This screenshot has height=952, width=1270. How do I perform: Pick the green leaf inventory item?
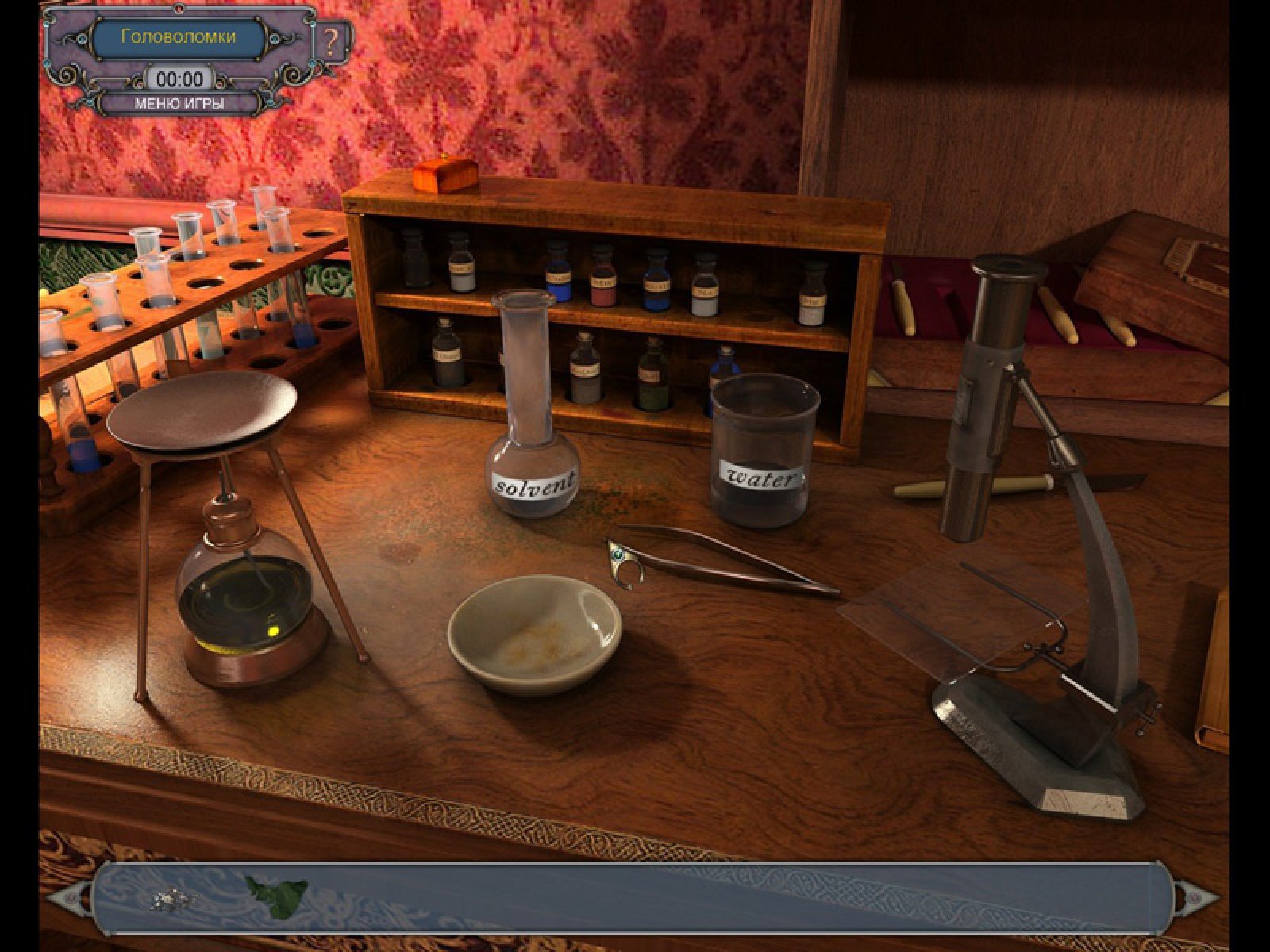pyautogui.click(x=275, y=896)
